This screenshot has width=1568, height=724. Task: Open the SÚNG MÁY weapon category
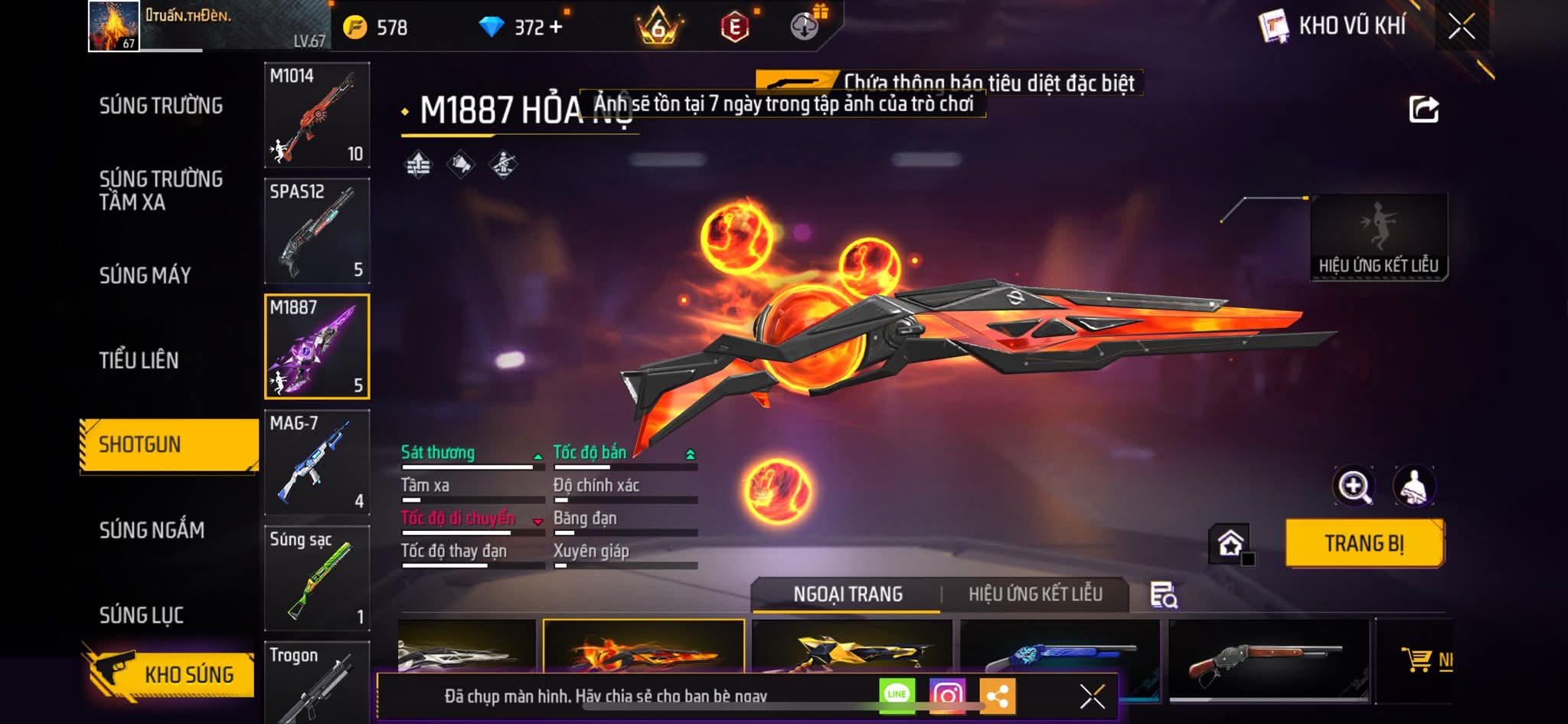pyautogui.click(x=145, y=275)
